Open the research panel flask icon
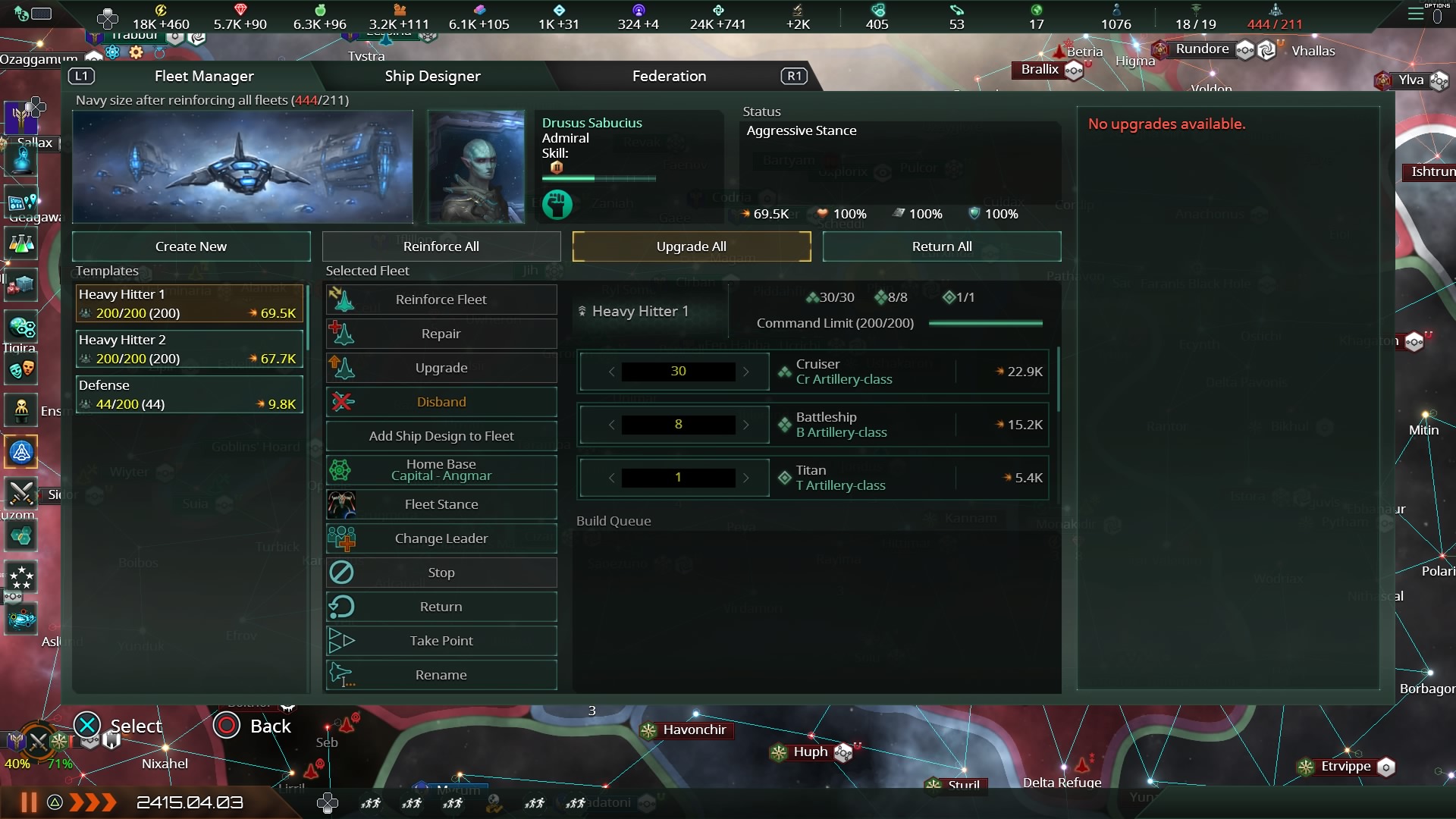The image size is (1456, 819). click(21, 244)
